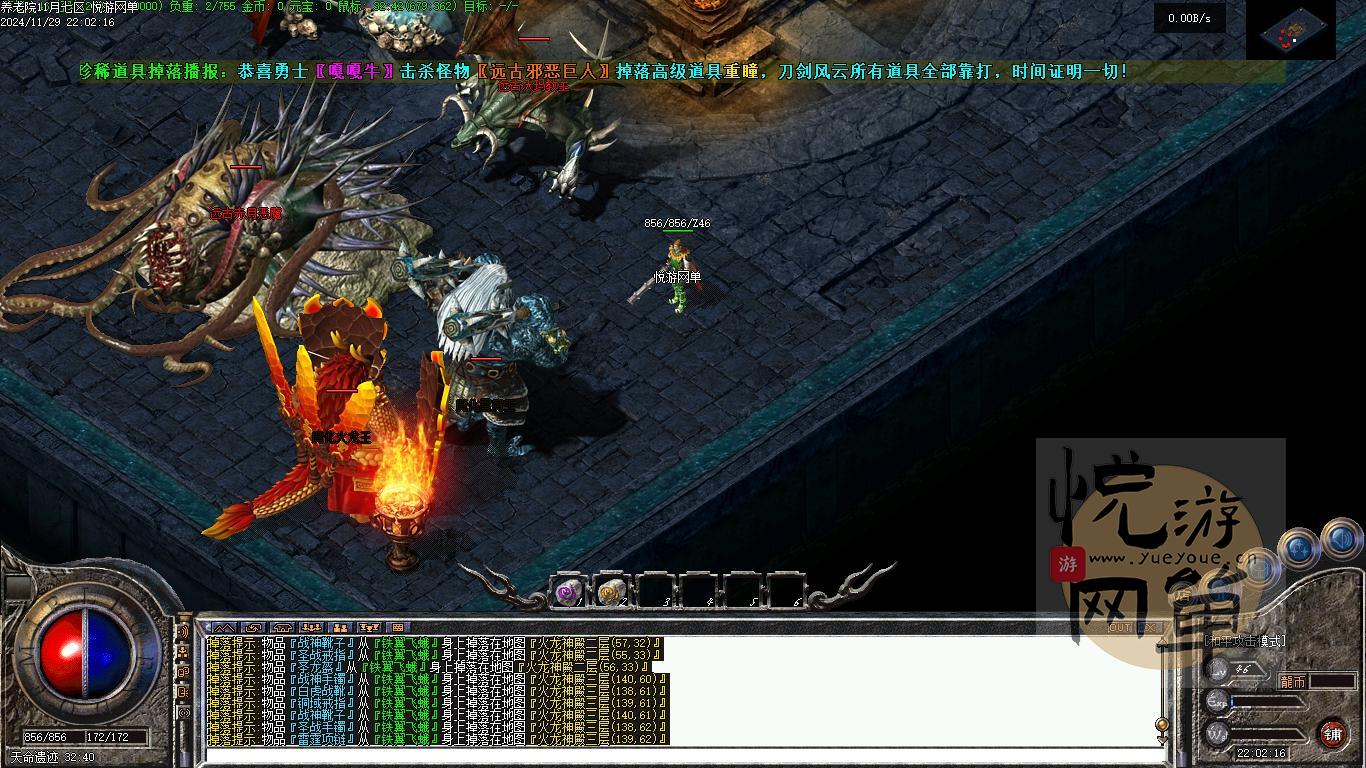The height and width of the screenshot is (768, 1366).
Task: Click the chat scrollbar's gold handle
Action: pyautogui.click(x=1161, y=724)
